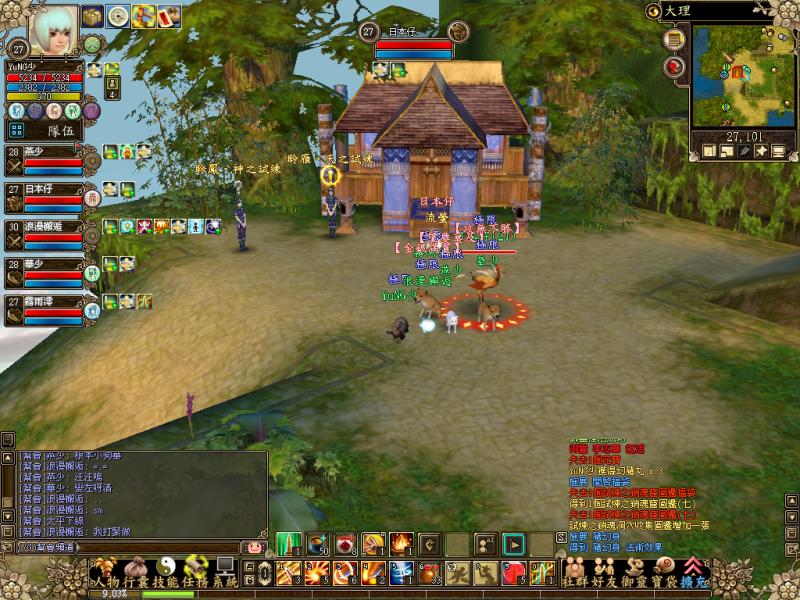Open the 社群 community menu
Viewport: 800px width, 600px height.
click(575, 581)
